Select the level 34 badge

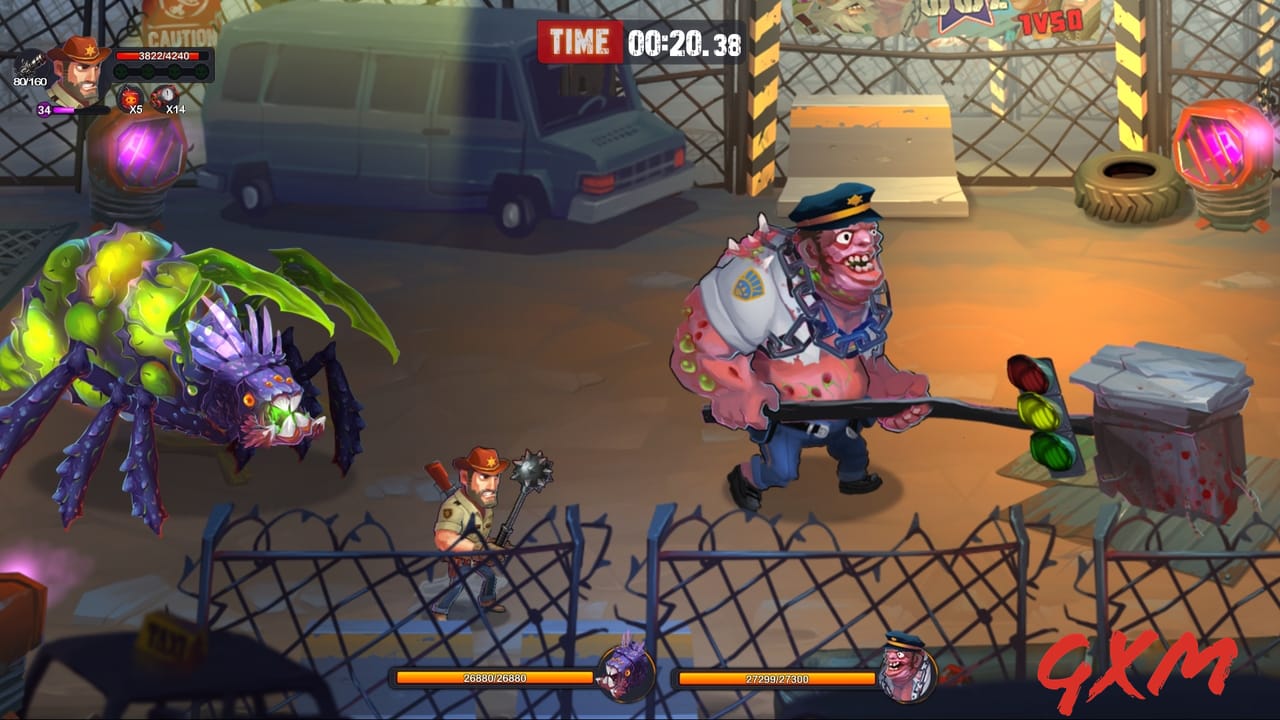(45, 108)
